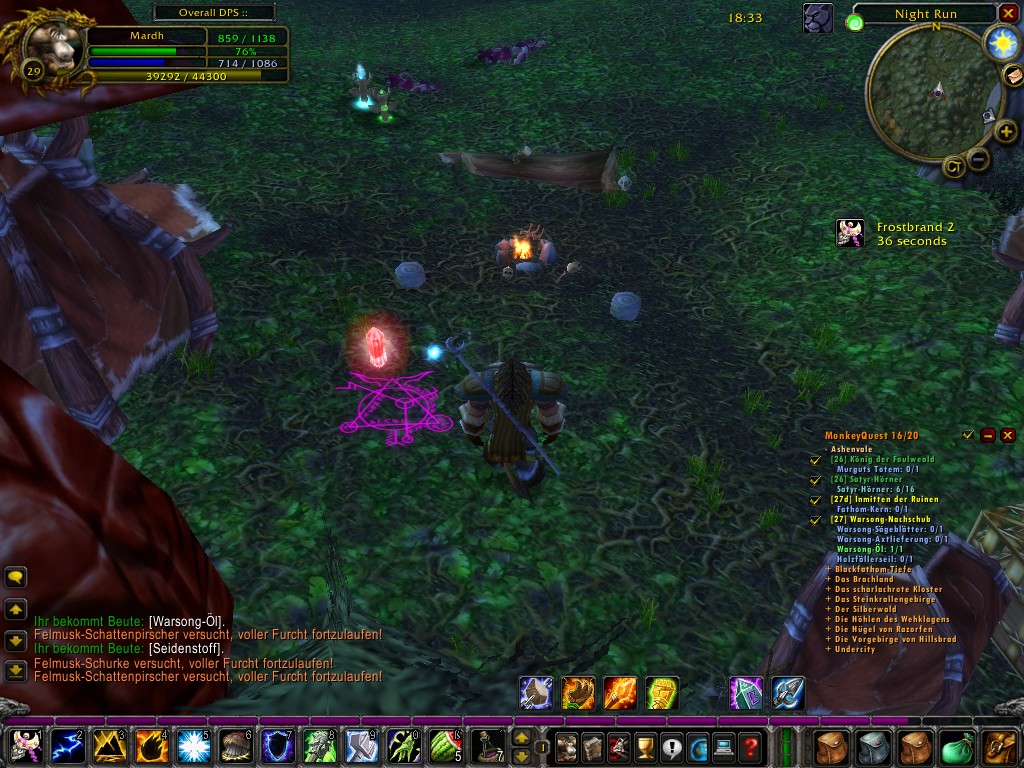Viewport: 1024px width, 768px height.
Task: Close the minimap with the red X
Action: tap(1008, 13)
